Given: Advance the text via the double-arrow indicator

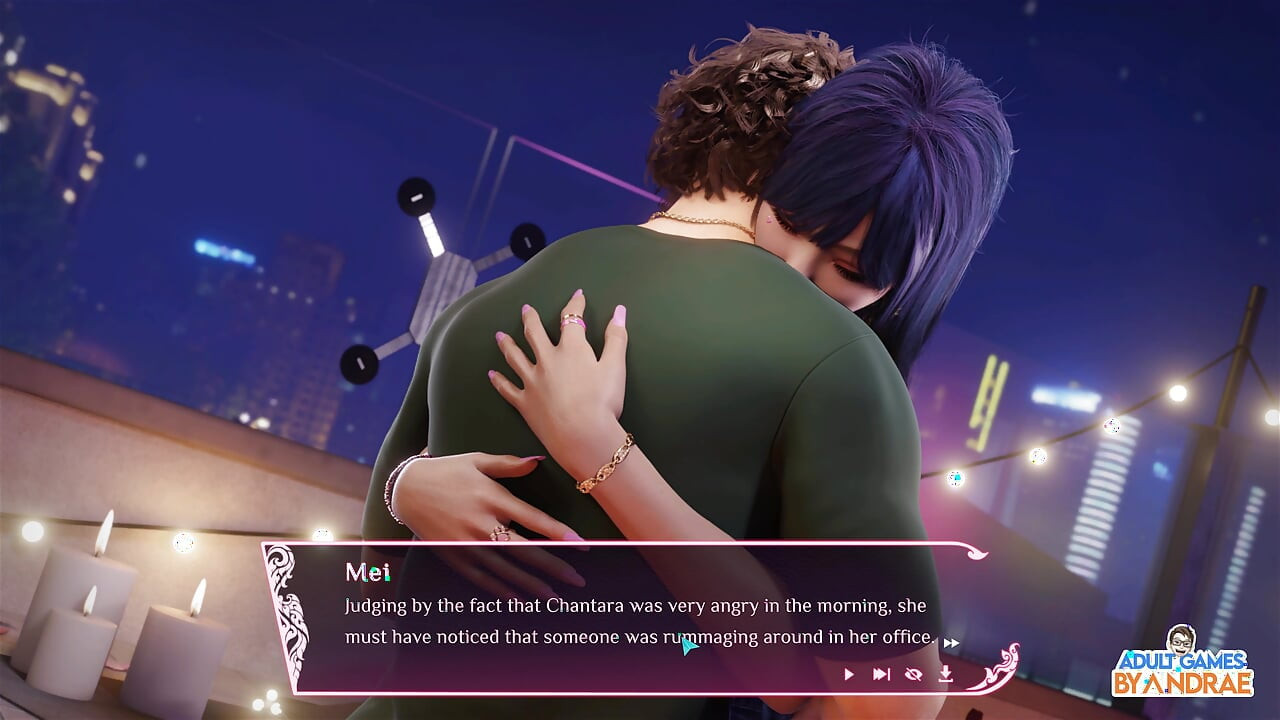Looking at the screenshot, I should [952, 643].
